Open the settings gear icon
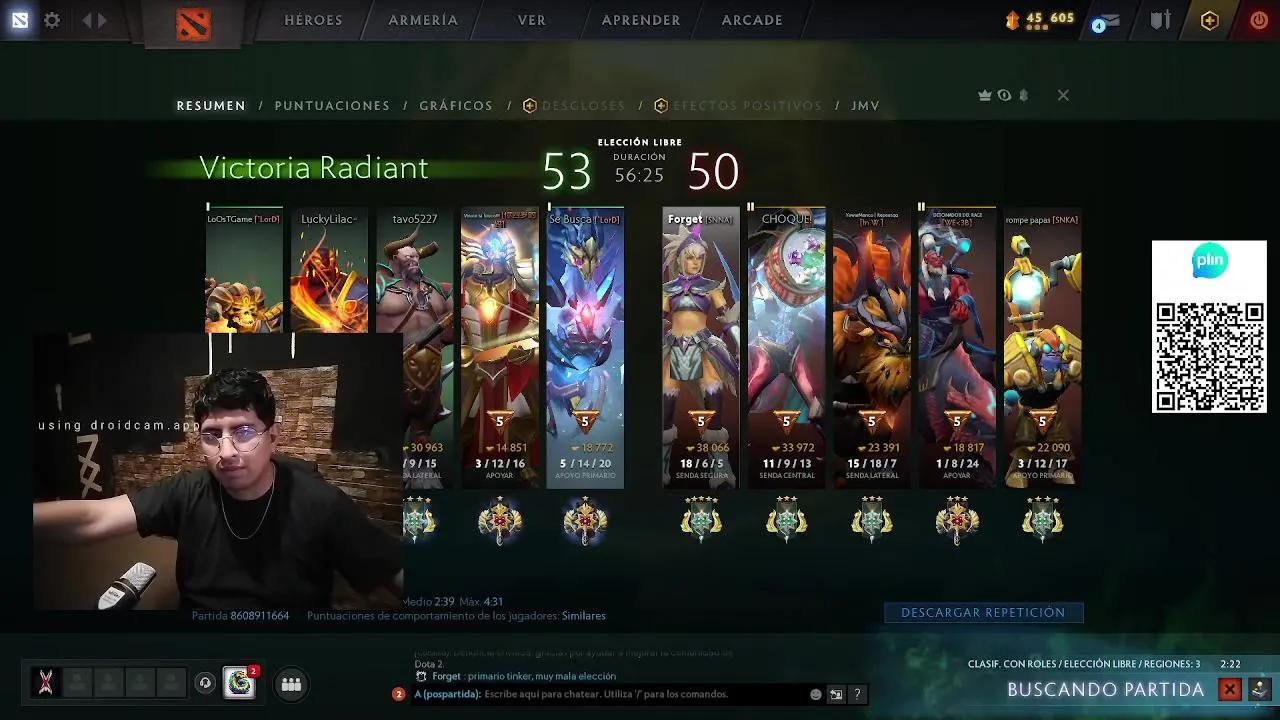The image size is (1280, 720). [x=52, y=19]
